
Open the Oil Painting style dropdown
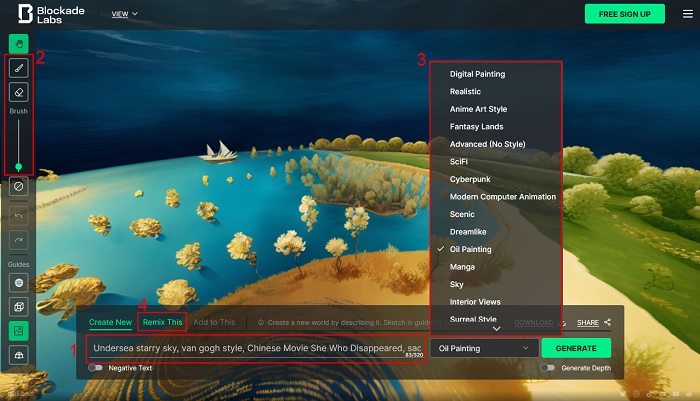click(x=485, y=348)
